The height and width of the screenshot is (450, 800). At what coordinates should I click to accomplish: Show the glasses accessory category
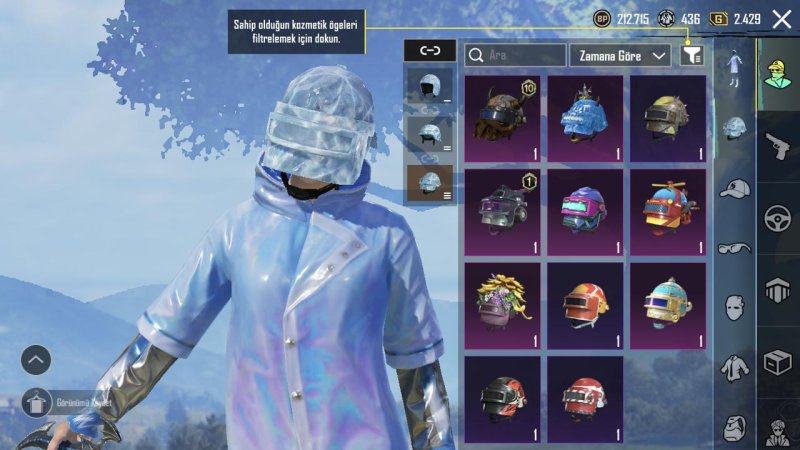tap(733, 247)
